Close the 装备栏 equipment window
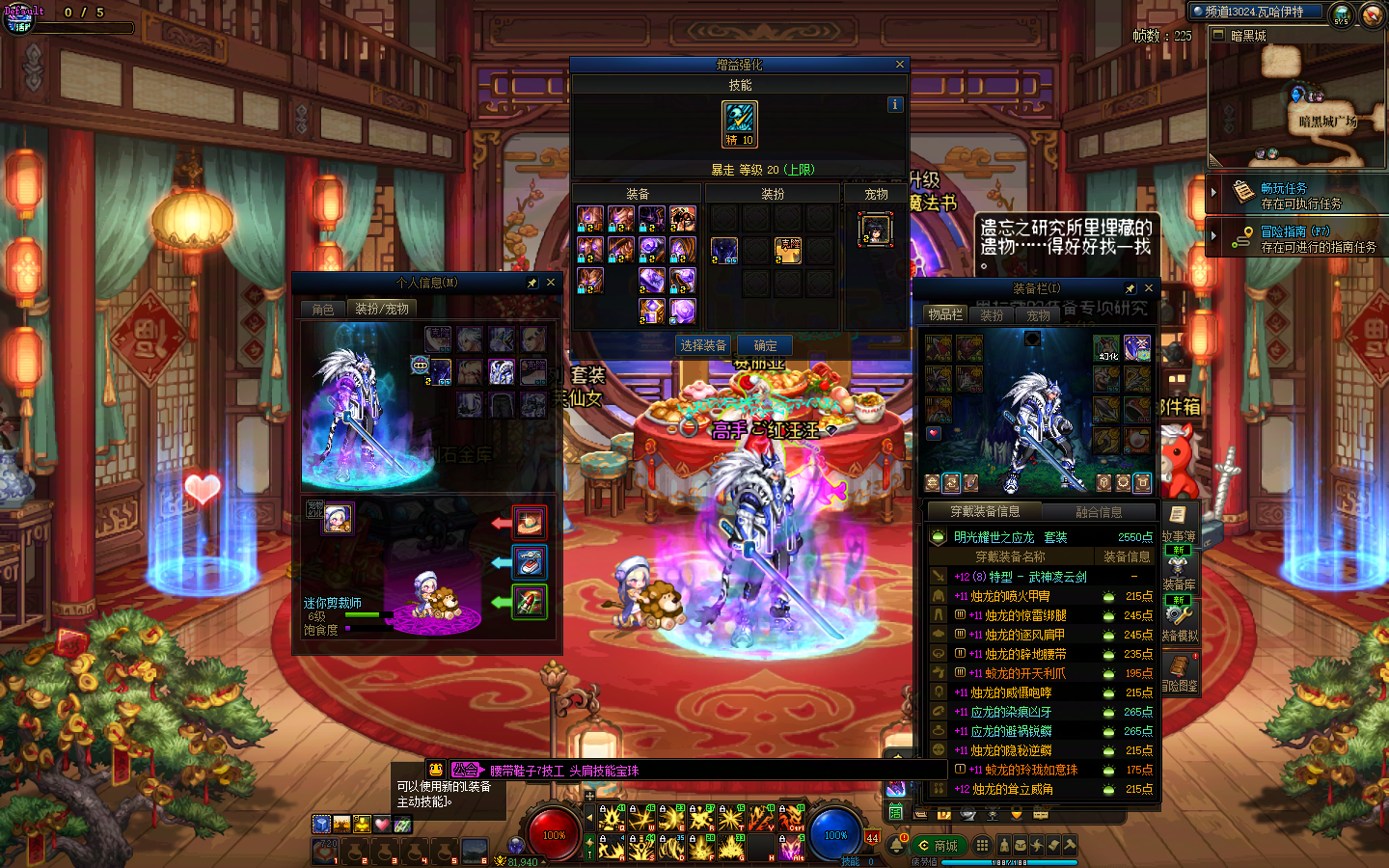Screen dimensions: 1389x868 coord(1148,288)
